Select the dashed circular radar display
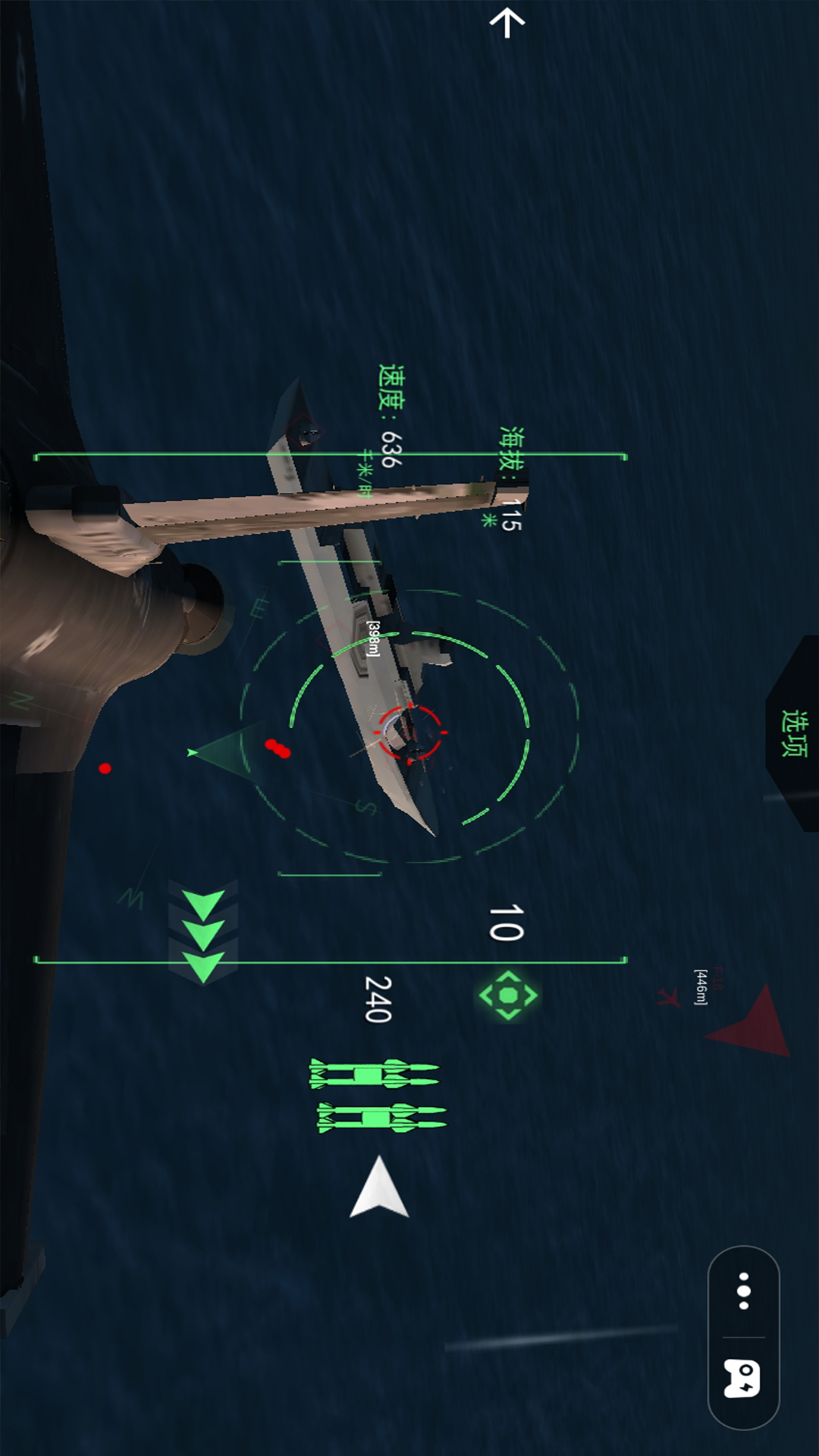The height and width of the screenshot is (1456, 819). (x=409, y=726)
